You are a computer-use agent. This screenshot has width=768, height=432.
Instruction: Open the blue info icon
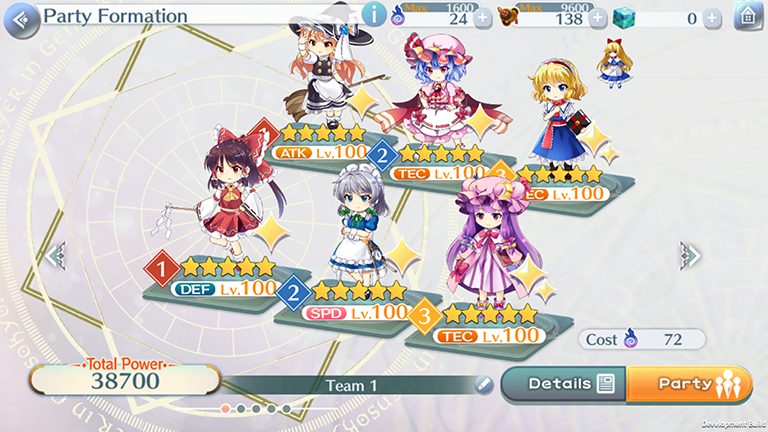(x=373, y=15)
